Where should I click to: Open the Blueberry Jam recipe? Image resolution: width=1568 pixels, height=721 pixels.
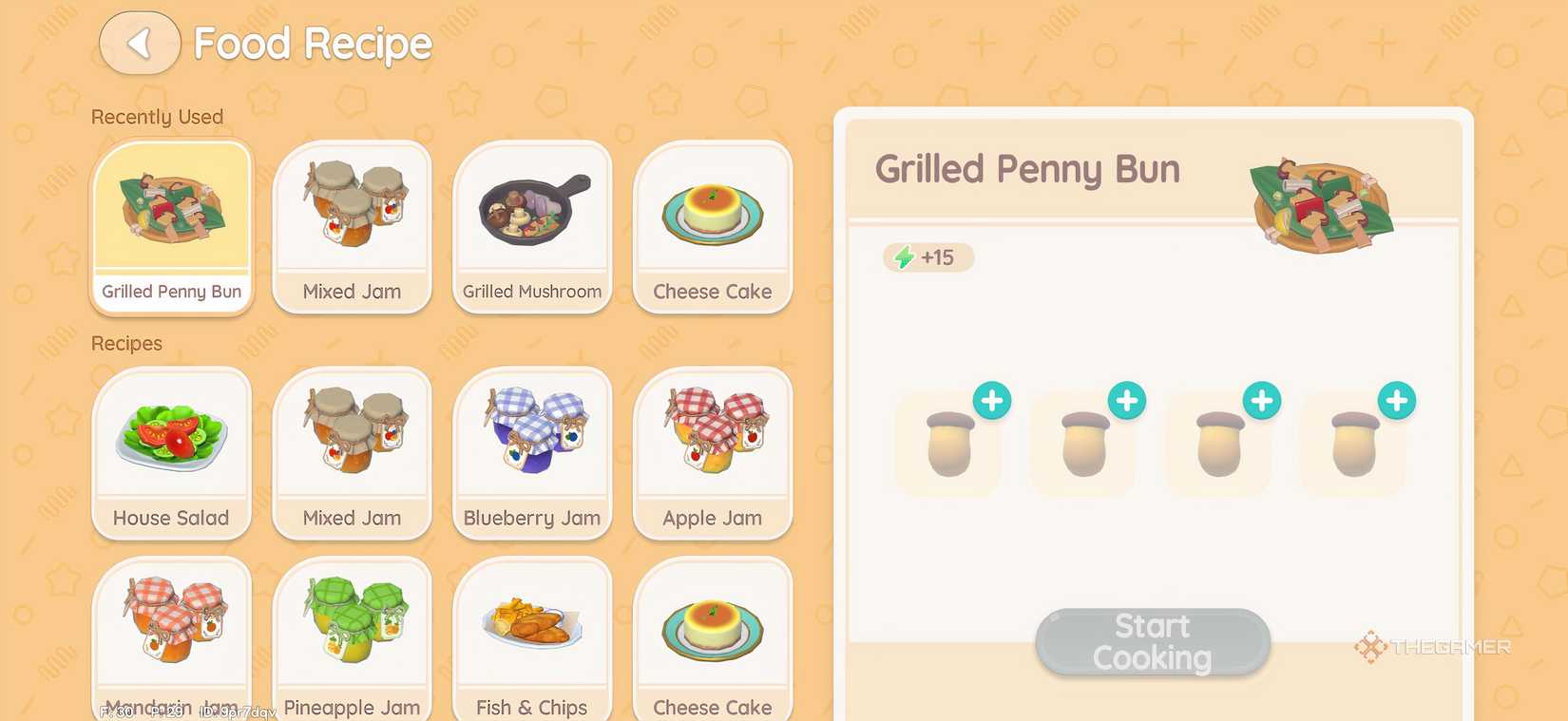(x=532, y=453)
